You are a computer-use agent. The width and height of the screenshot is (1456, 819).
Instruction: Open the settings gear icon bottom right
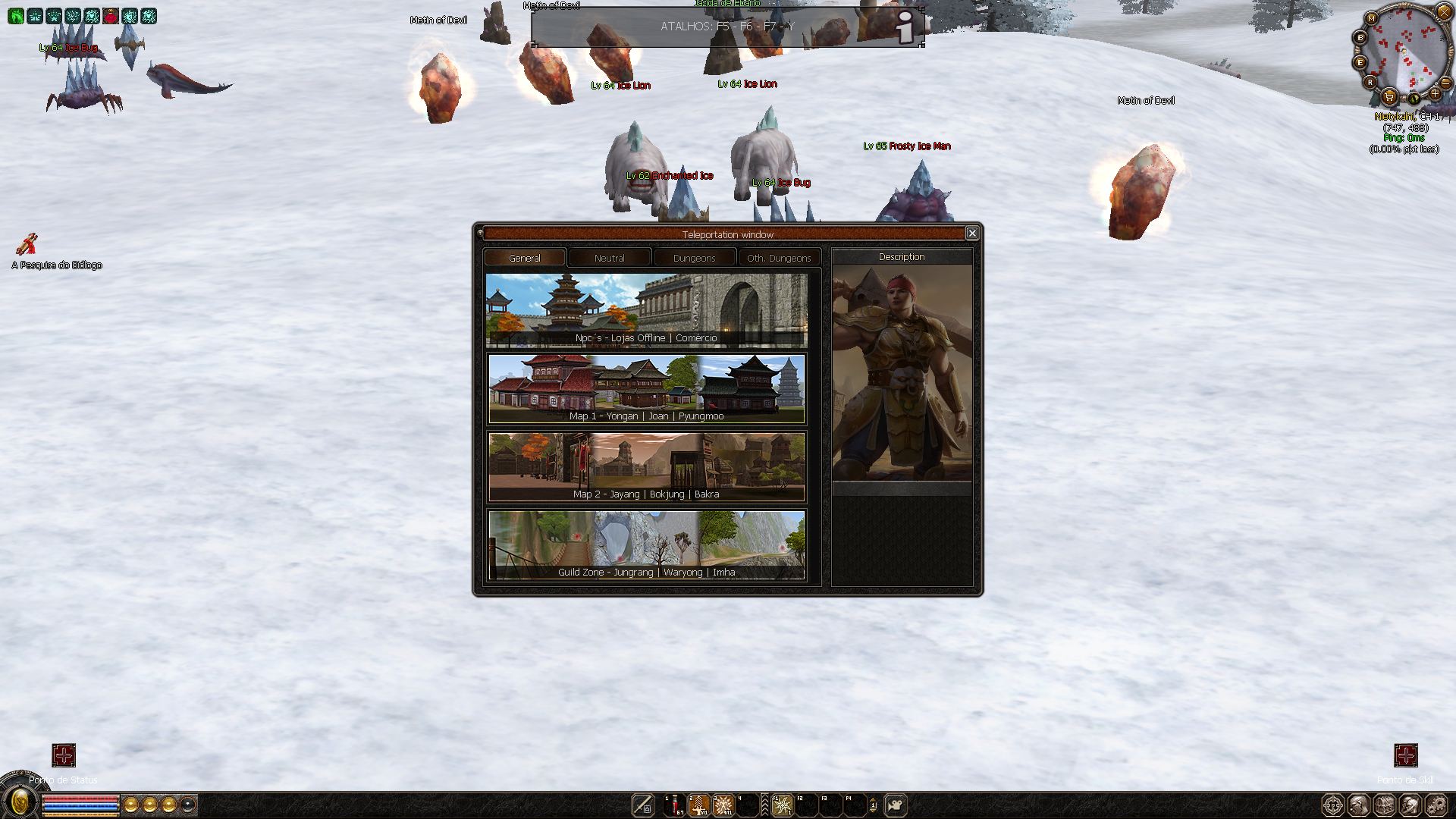point(1437,805)
